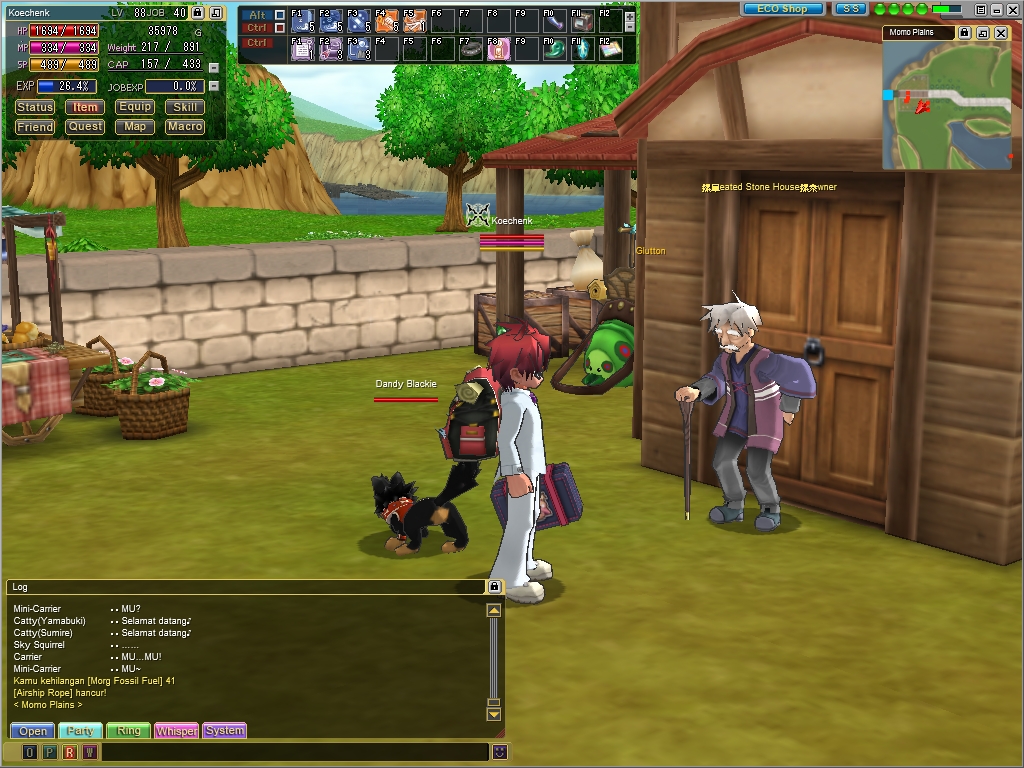Open the ECO Shop
1024x768 pixels.
pos(783,9)
